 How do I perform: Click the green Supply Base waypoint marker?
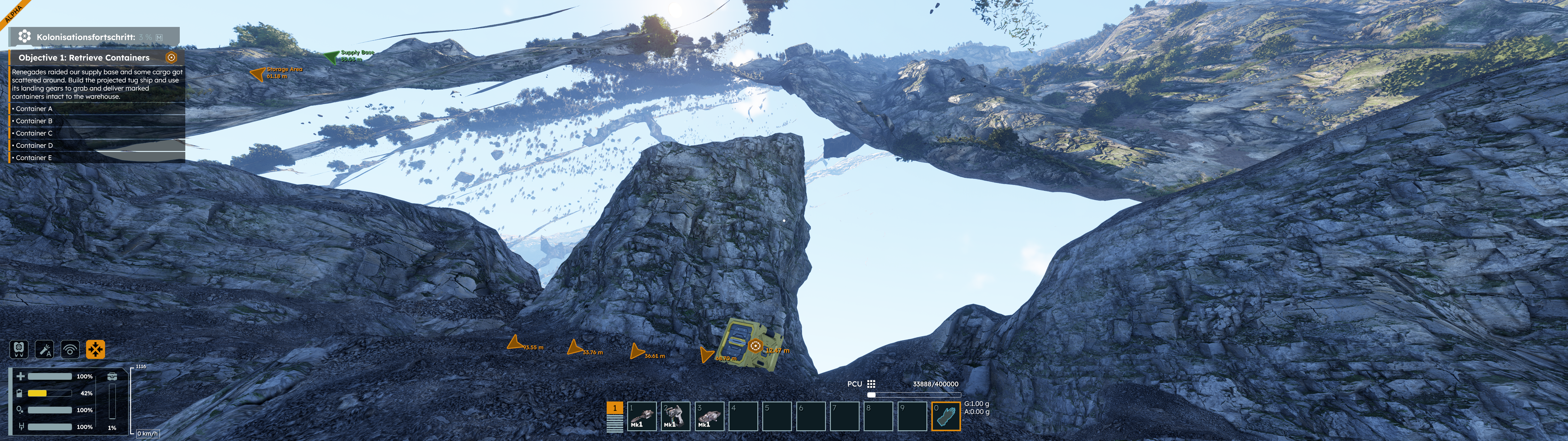[x=331, y=57]
